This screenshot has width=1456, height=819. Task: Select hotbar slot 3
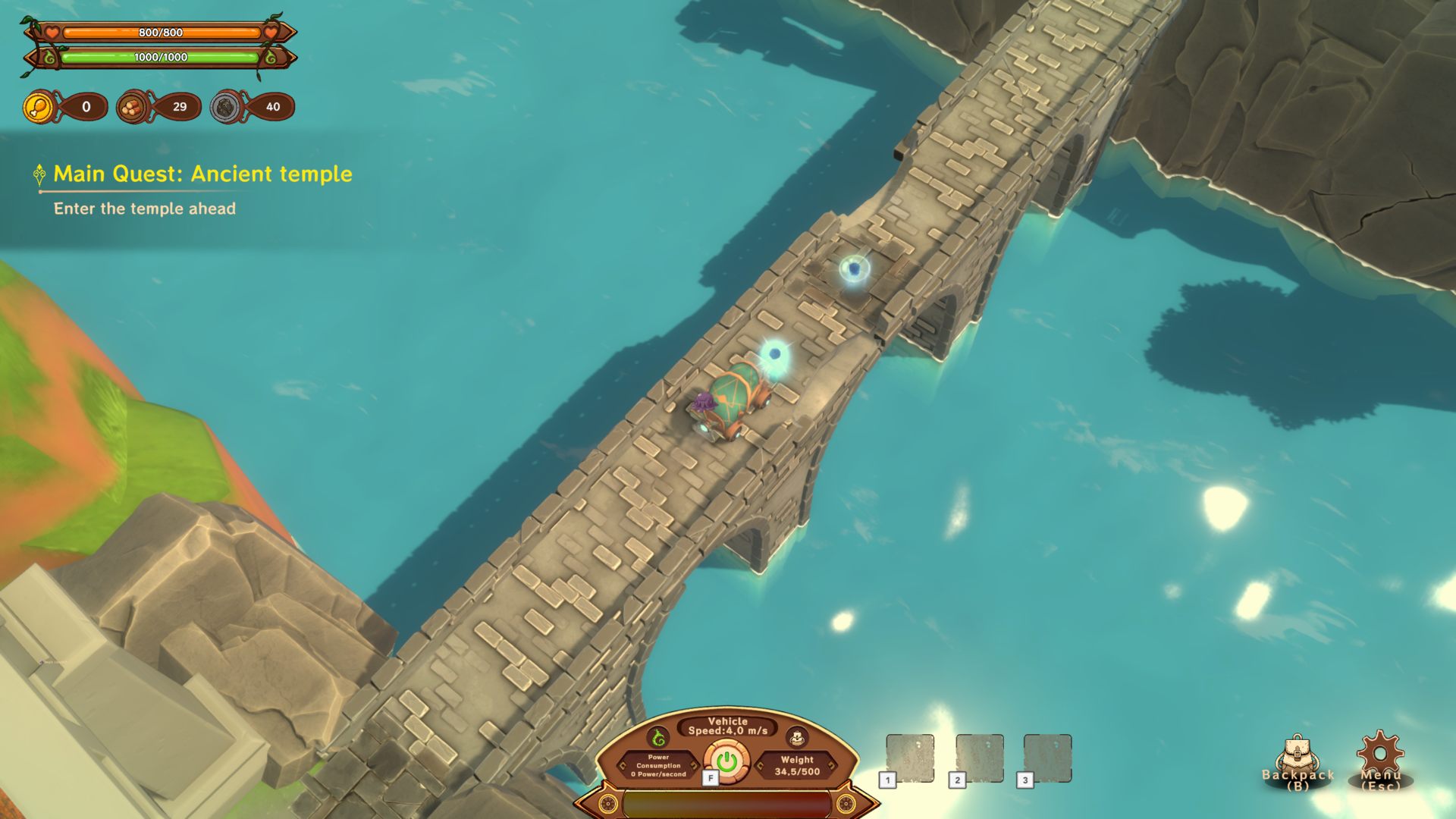[1047, 758]
